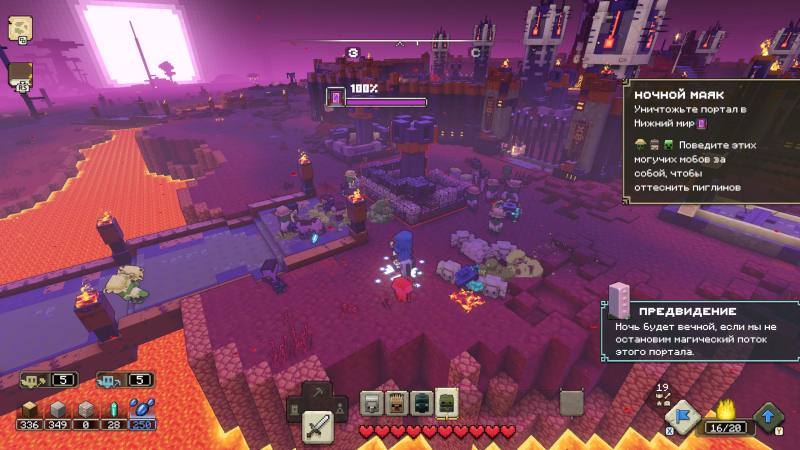Viewport: 800px width, 450px height.
Task: Open the Ночной маяк objective panel
Action: pos(712,142)
